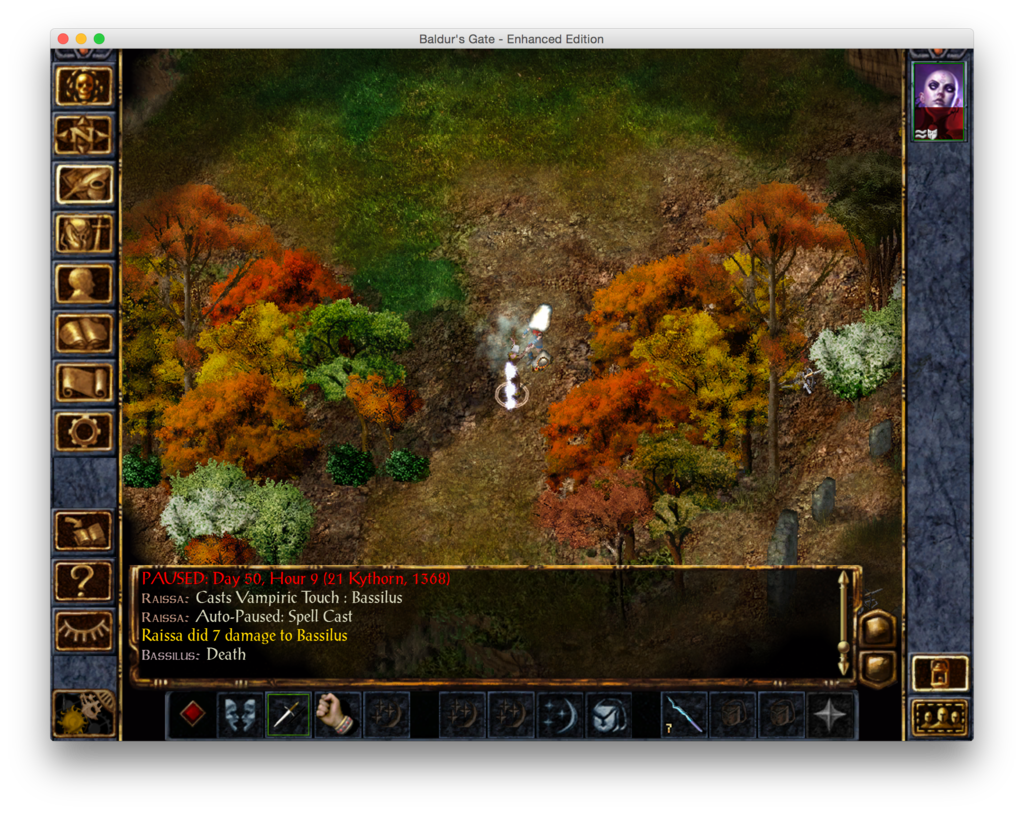Open help with the question mark button
The width and height of the screenshot is (1024, 813).
84,581
